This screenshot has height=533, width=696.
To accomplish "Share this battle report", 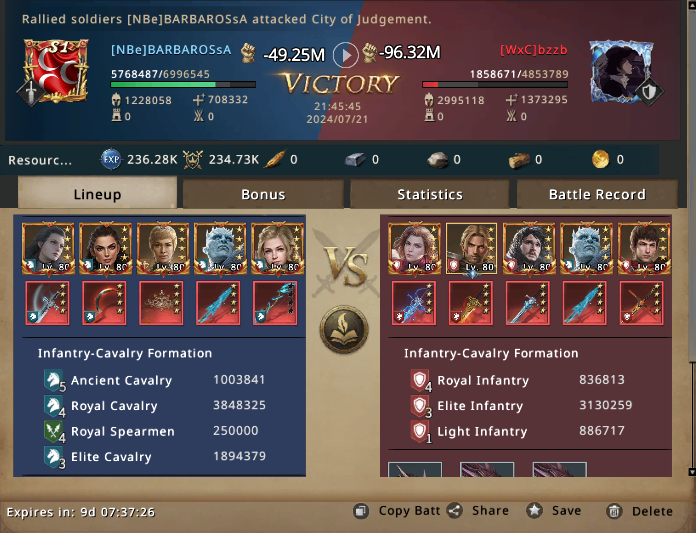I will click(479, 511).
